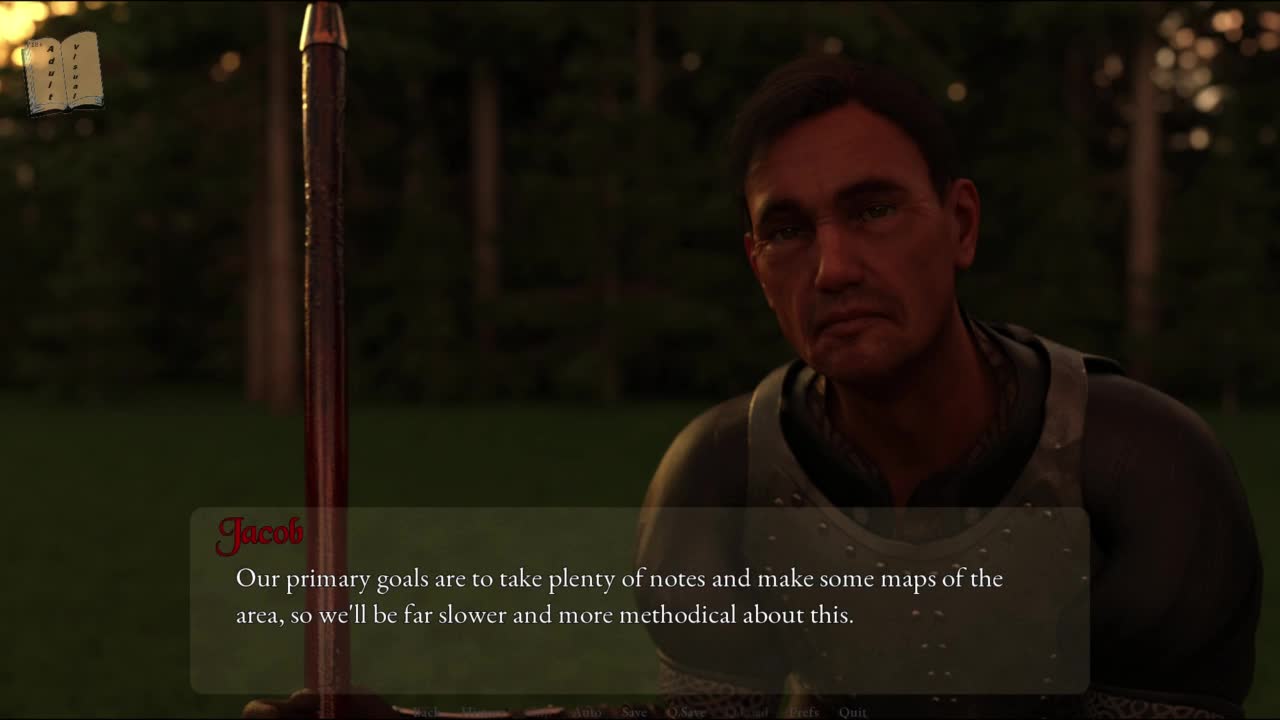
Task: Click the dialogue box to advance text
Action: [x=640, y=598]
